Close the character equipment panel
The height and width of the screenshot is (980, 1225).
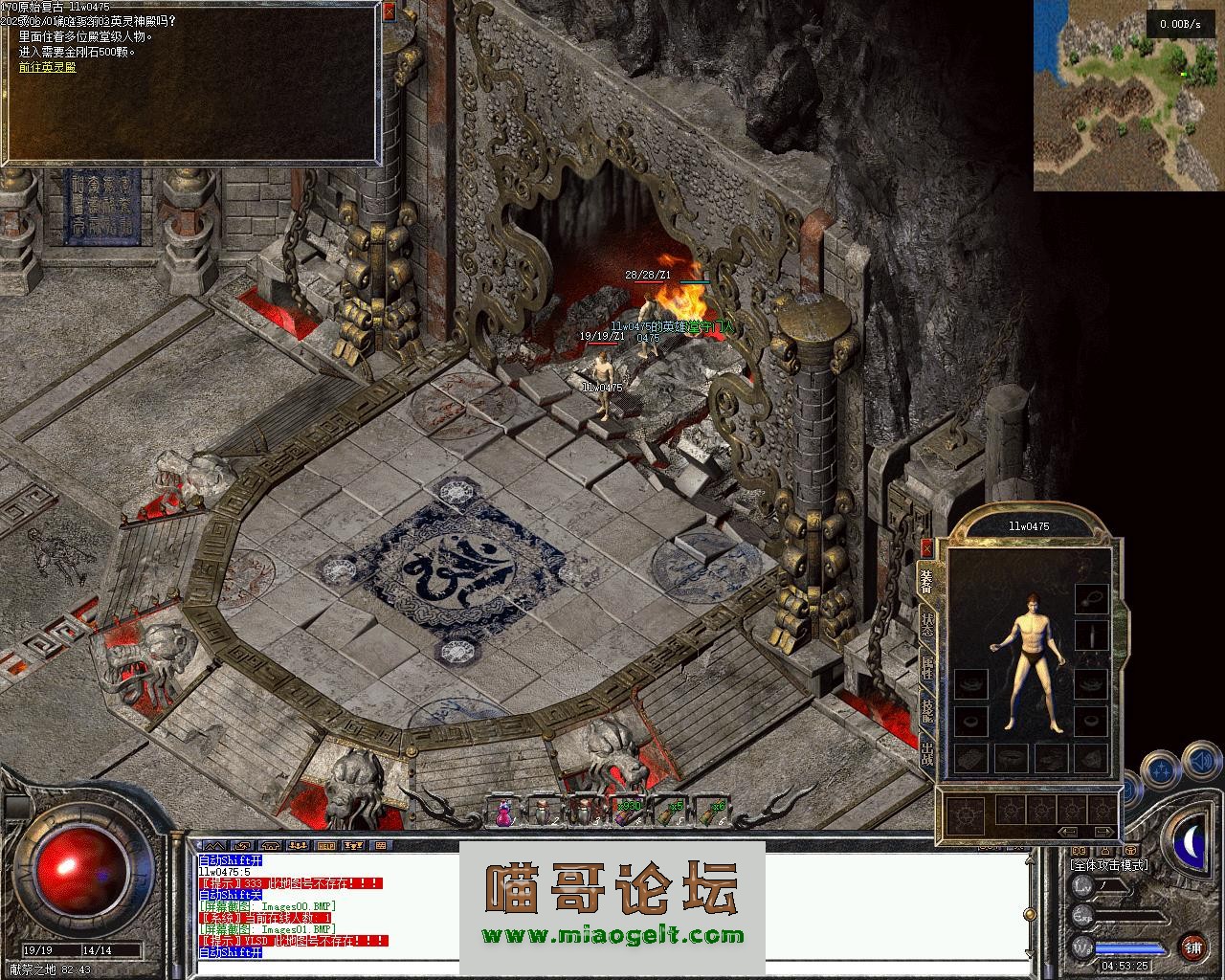click(x=925, y=548)
